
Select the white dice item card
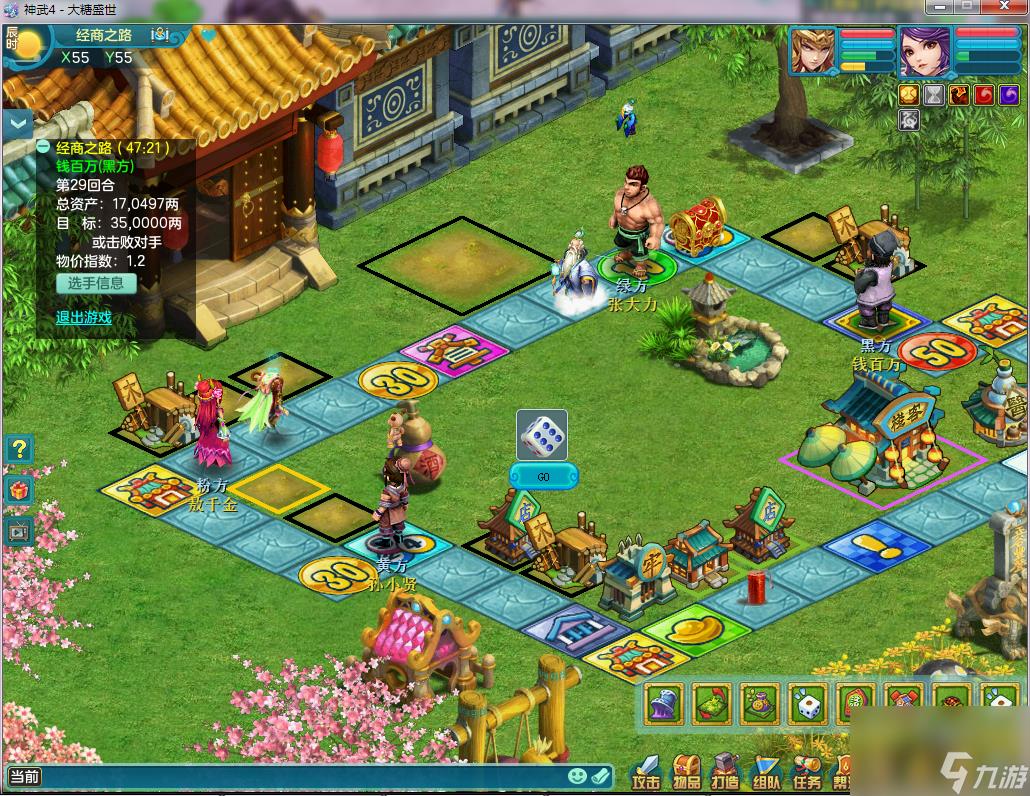point(808,705)
